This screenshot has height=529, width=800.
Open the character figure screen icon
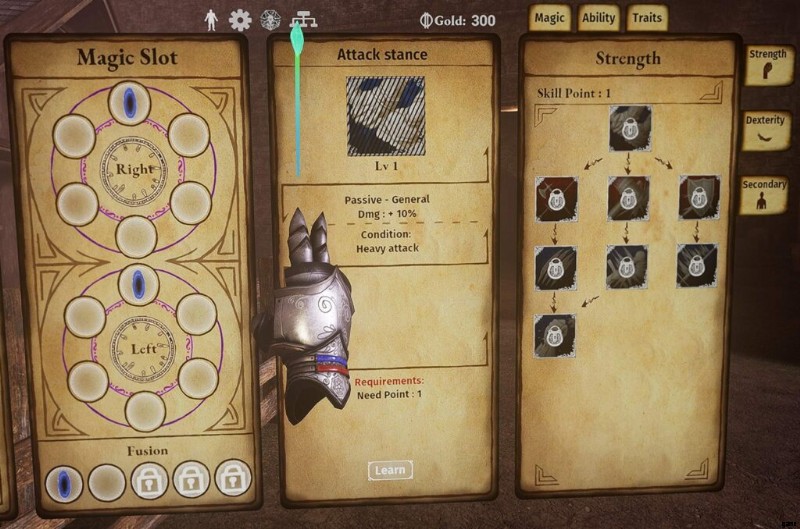[212, 19]
